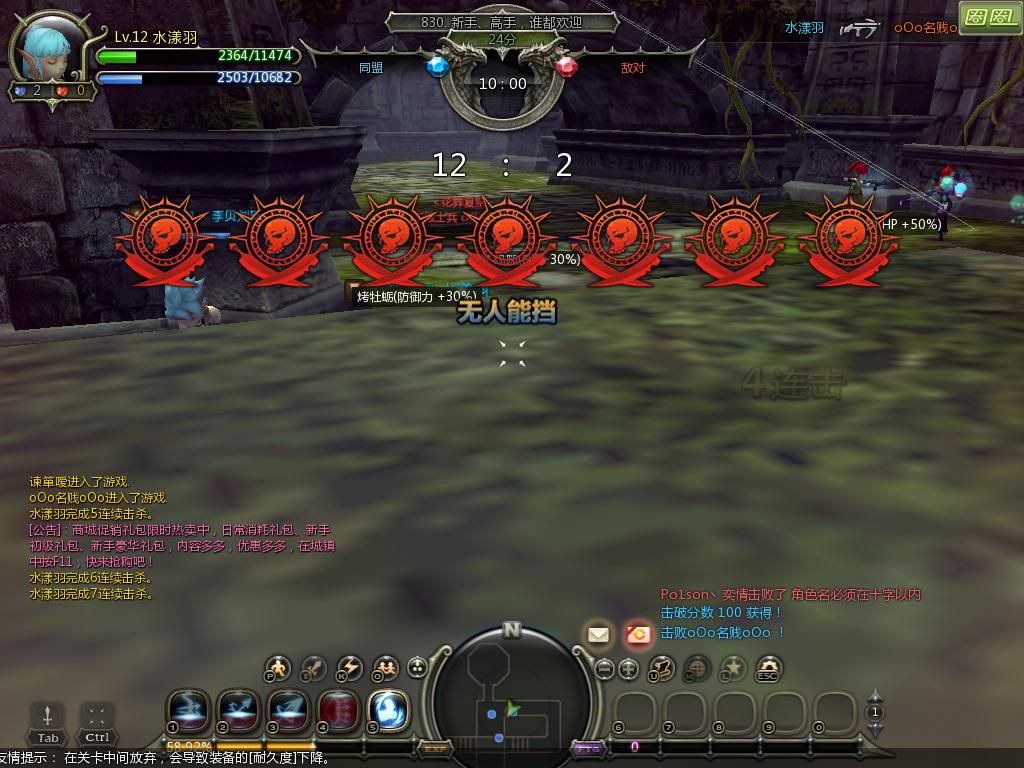Click the green button in the top-right corner
Image resolution: width=1024 pixels, height=768 pixels.
pos(989,17)
